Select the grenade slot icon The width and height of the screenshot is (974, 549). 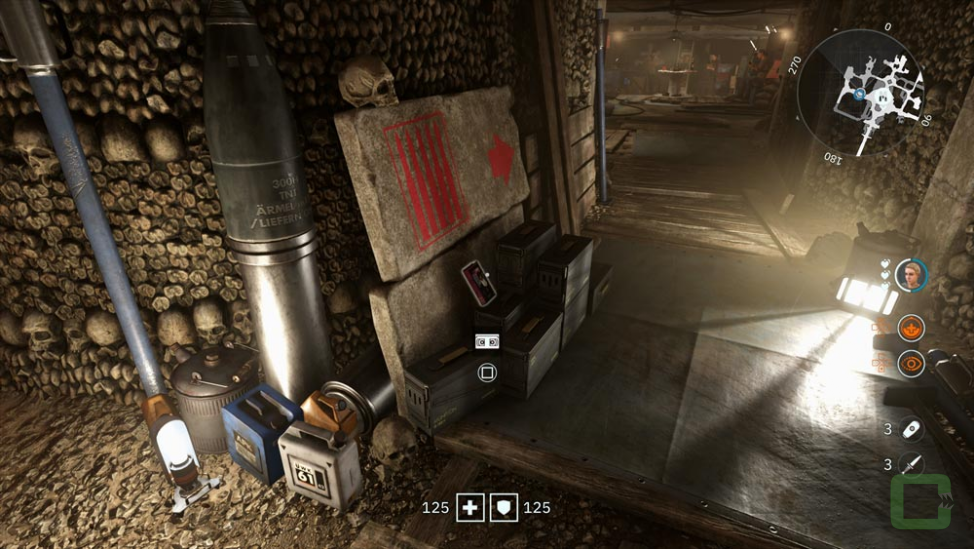[x=911, y=429]
